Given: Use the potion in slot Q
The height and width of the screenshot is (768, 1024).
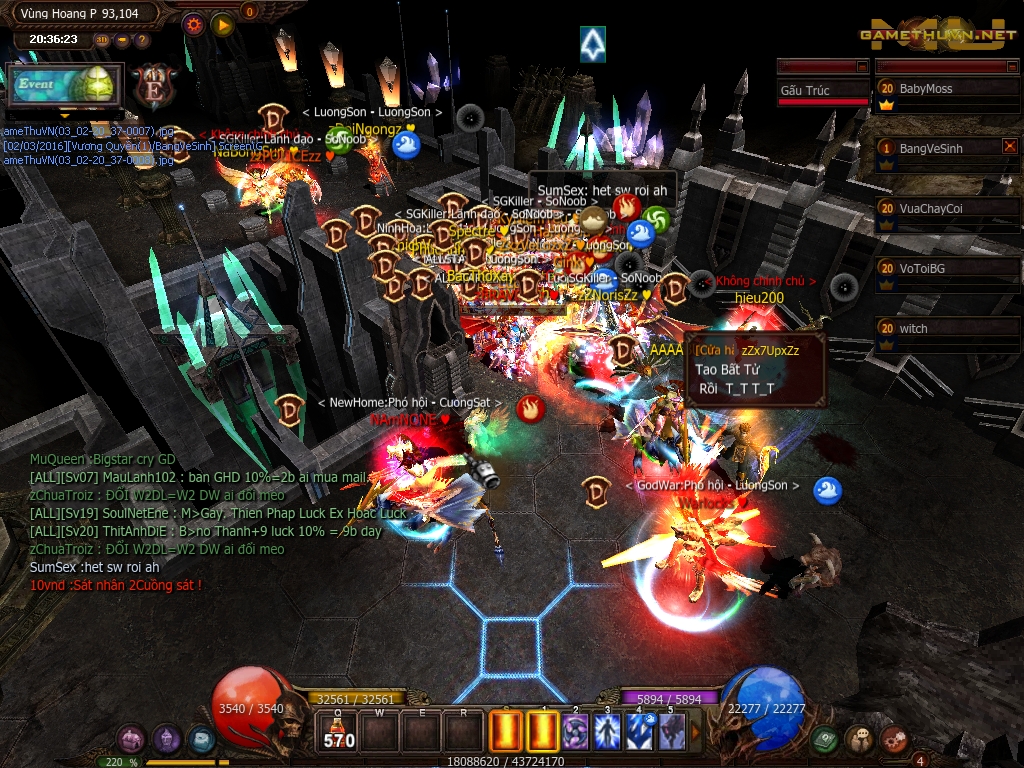Looking at the screenshot, I should click(337, 732).
